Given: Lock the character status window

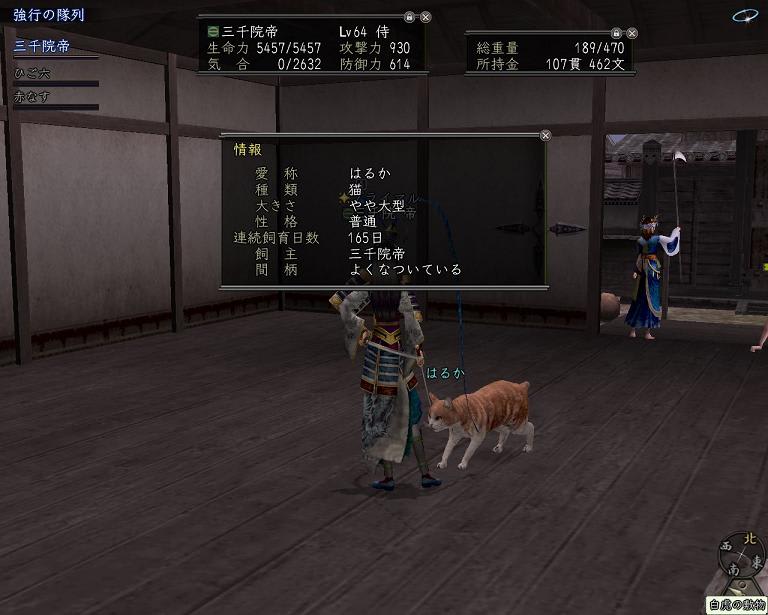Looking at the screenshot, I should pyautogui.click(x=409, y=17).
